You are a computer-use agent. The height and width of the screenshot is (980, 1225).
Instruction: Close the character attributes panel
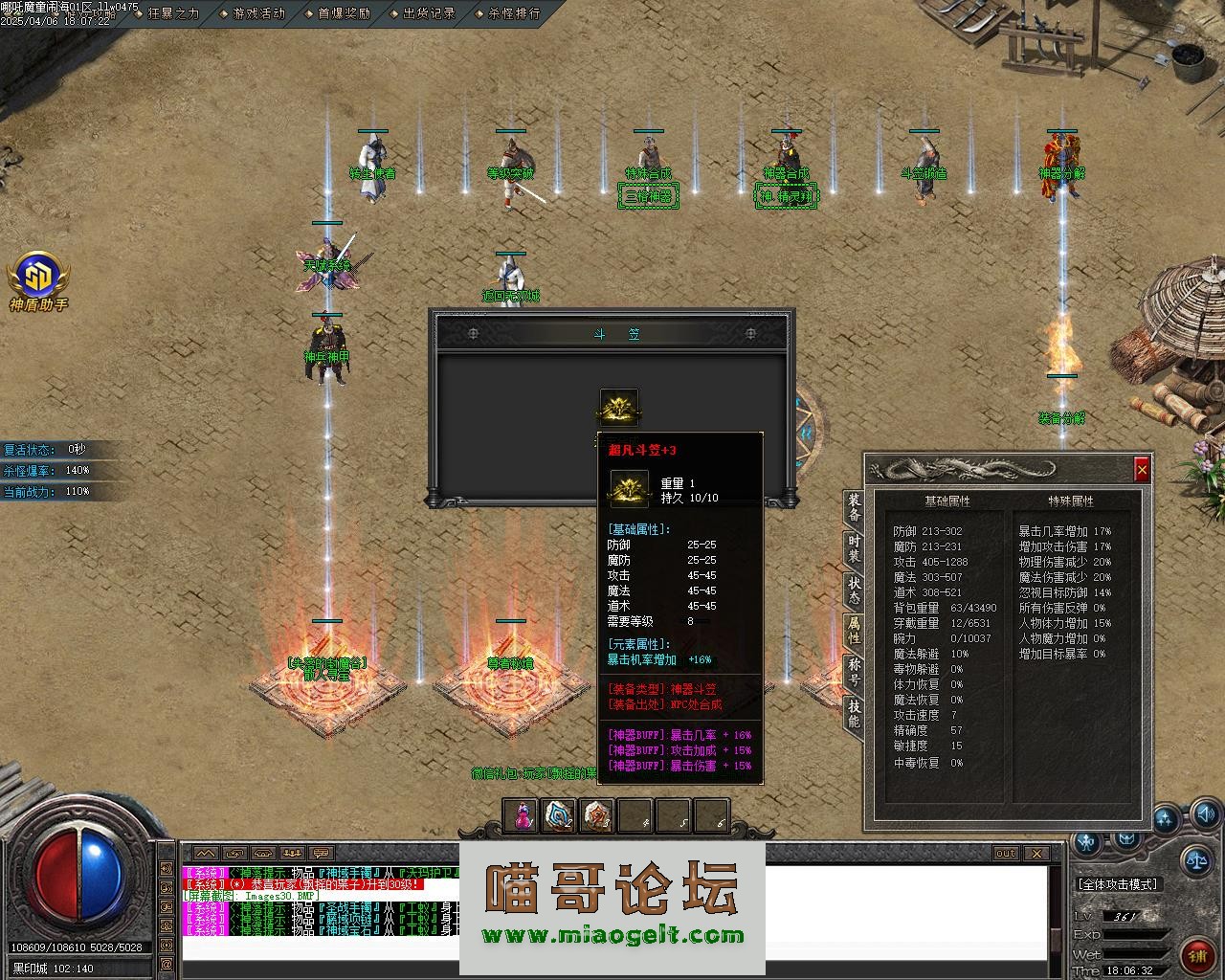1141,470
